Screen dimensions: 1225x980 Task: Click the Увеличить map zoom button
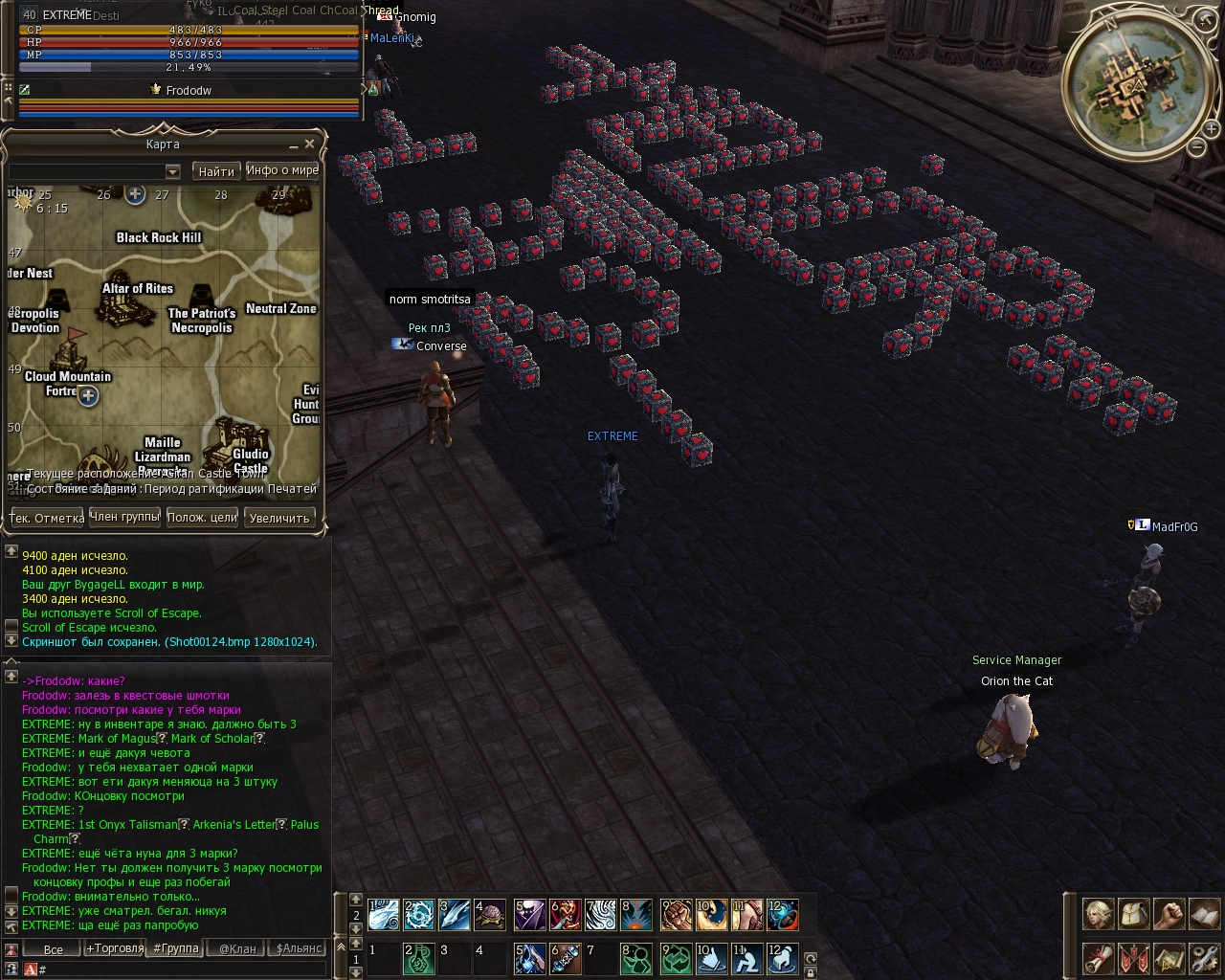tap(278, 518)
